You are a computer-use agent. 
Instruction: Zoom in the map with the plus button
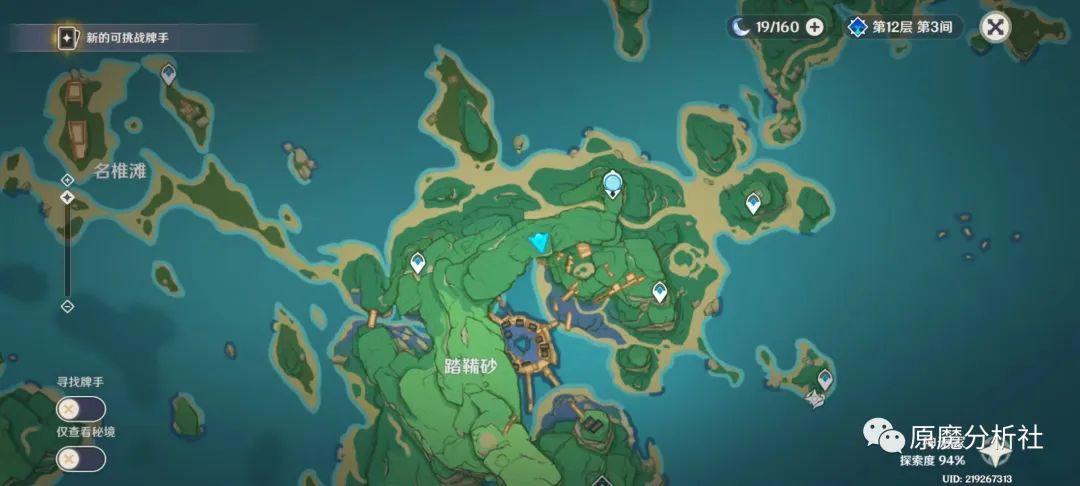tap(67, 179)
